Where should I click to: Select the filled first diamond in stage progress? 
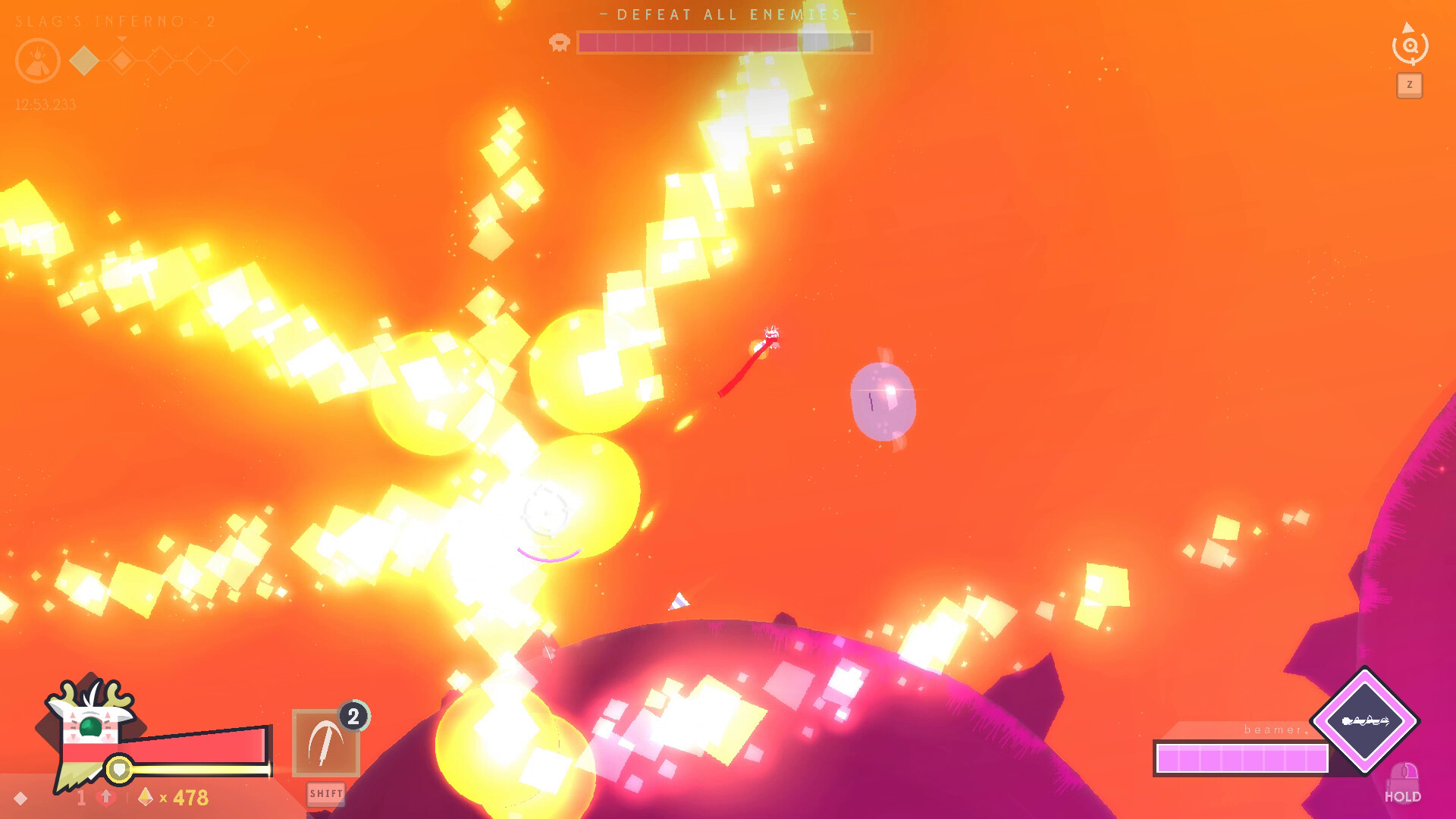[83, 61]
